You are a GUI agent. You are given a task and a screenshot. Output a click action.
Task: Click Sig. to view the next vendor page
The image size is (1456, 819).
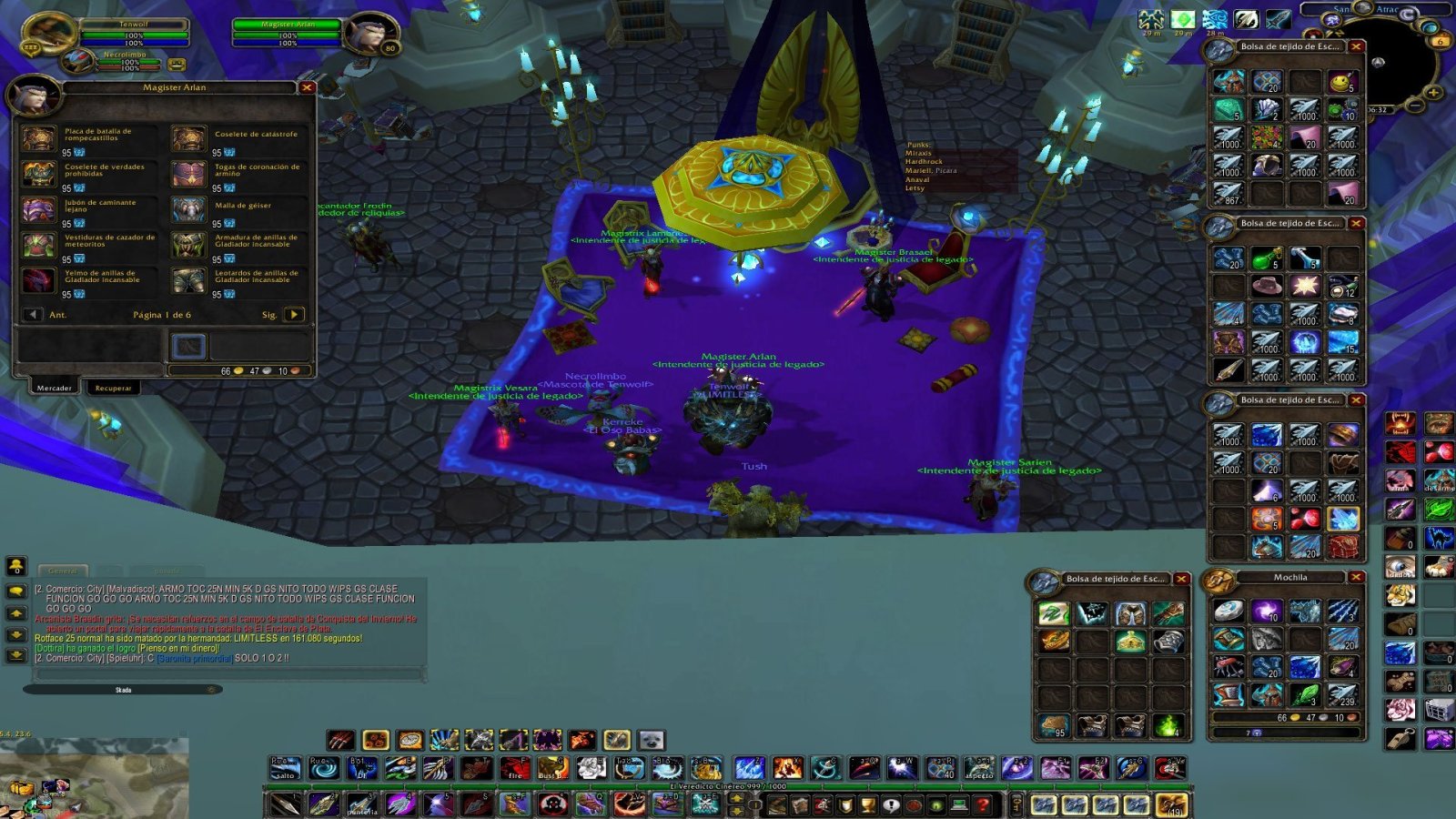293,314
